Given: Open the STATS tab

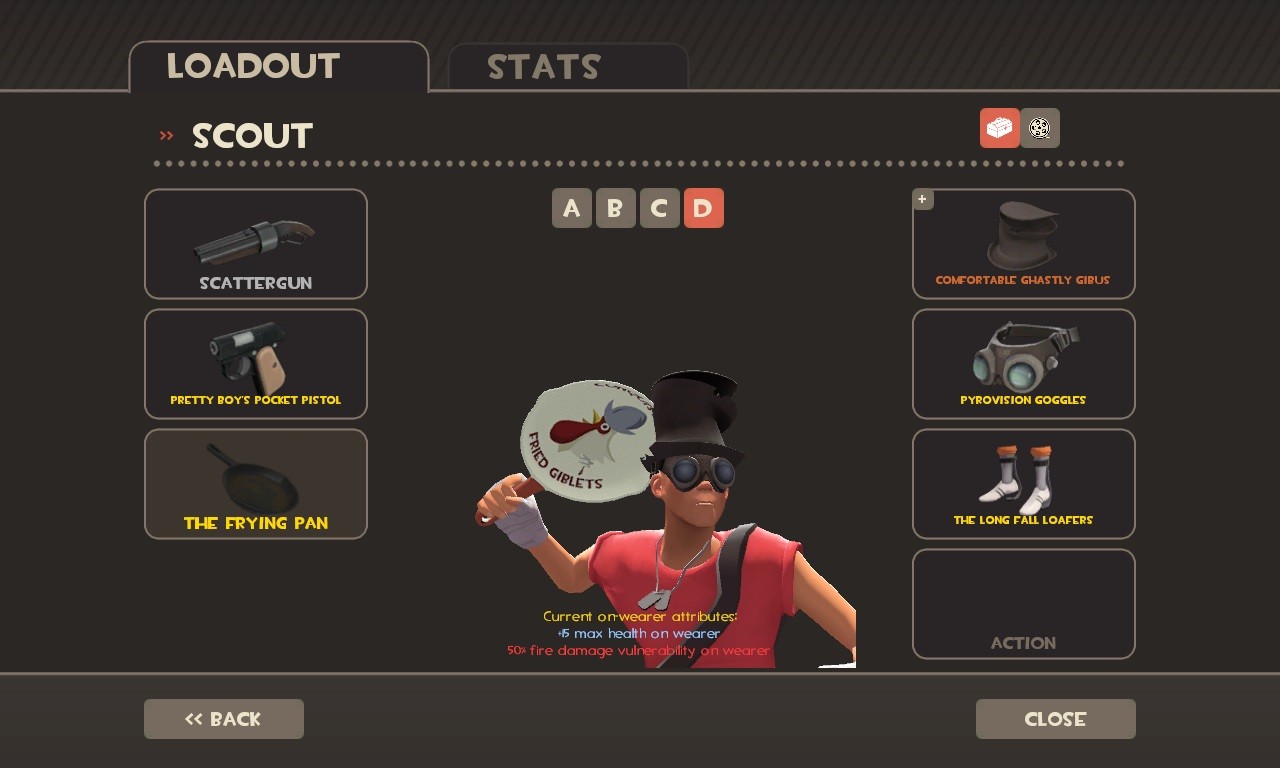Looking at the screenshot, I should point(544,67).
